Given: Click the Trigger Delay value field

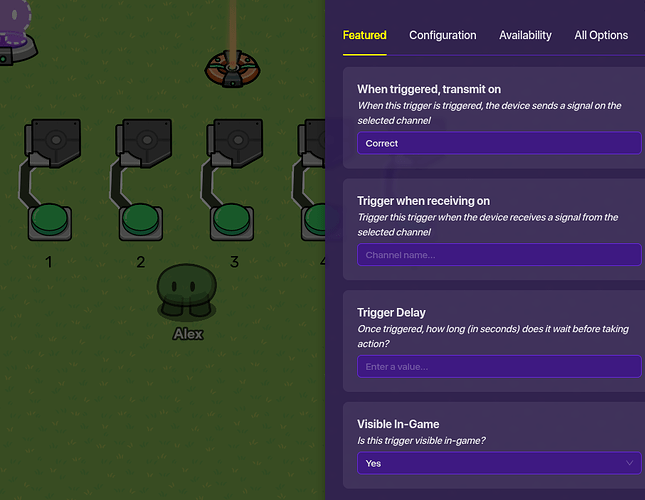Looking at the screenshot, I should tap(498, 367).
